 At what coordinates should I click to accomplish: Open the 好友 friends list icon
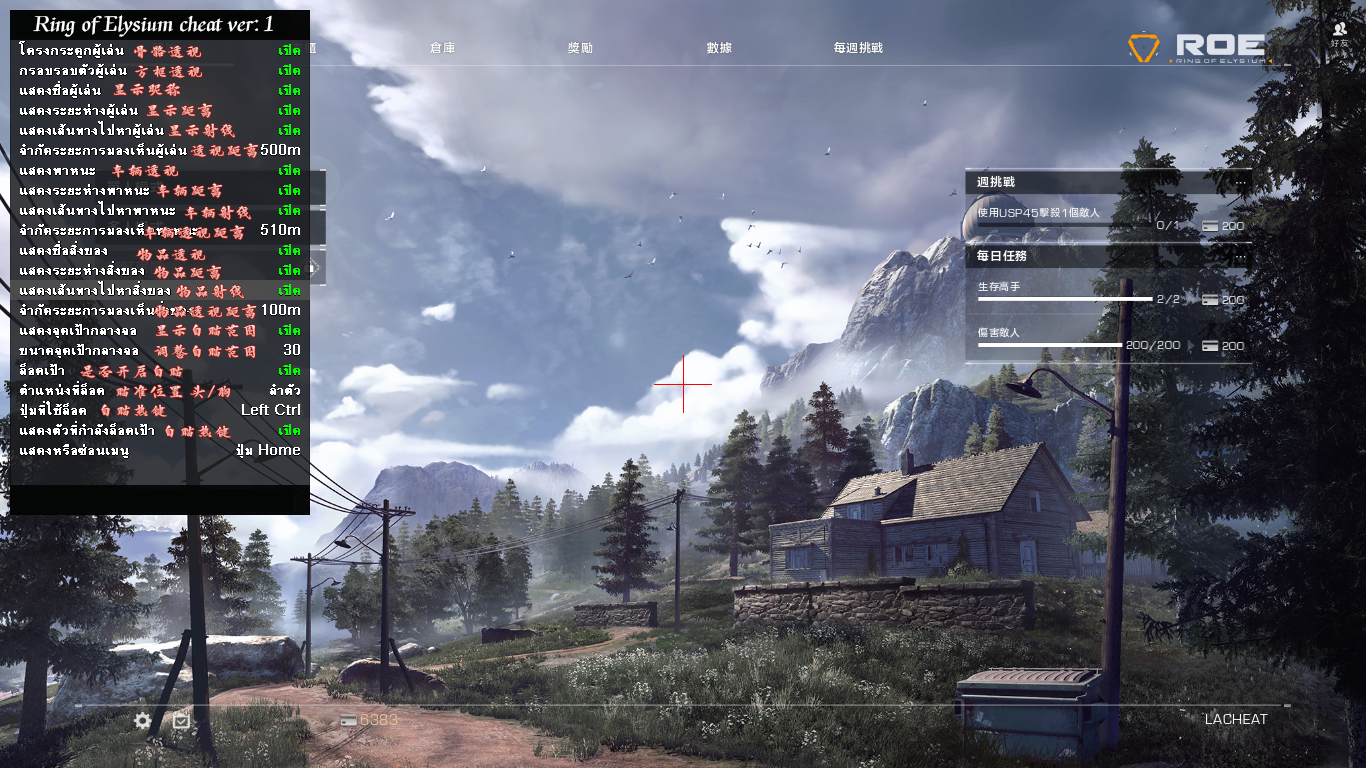pyautogui.click(x=1339, y=34)
